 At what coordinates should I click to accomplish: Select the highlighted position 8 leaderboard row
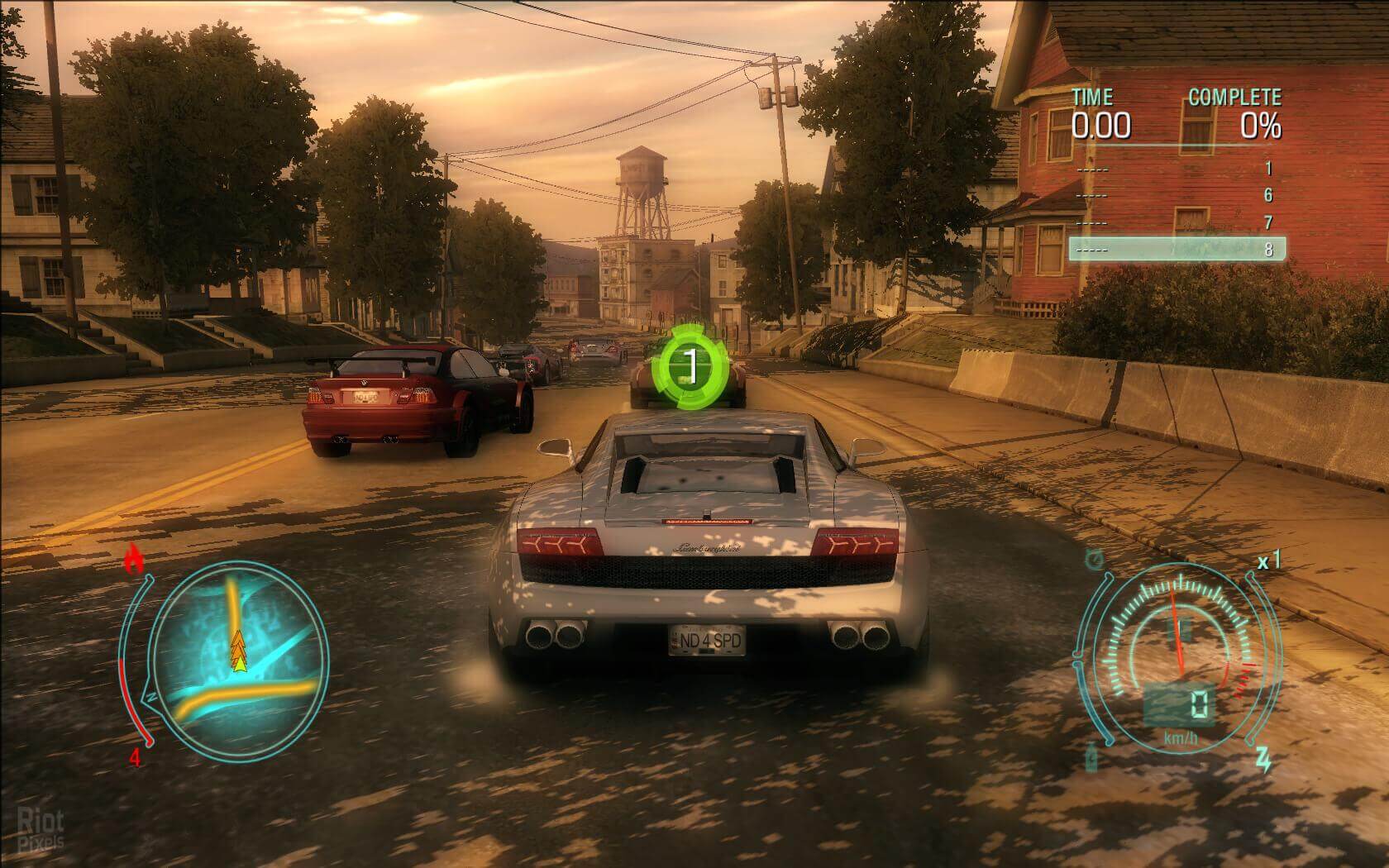pos(1177,249)
